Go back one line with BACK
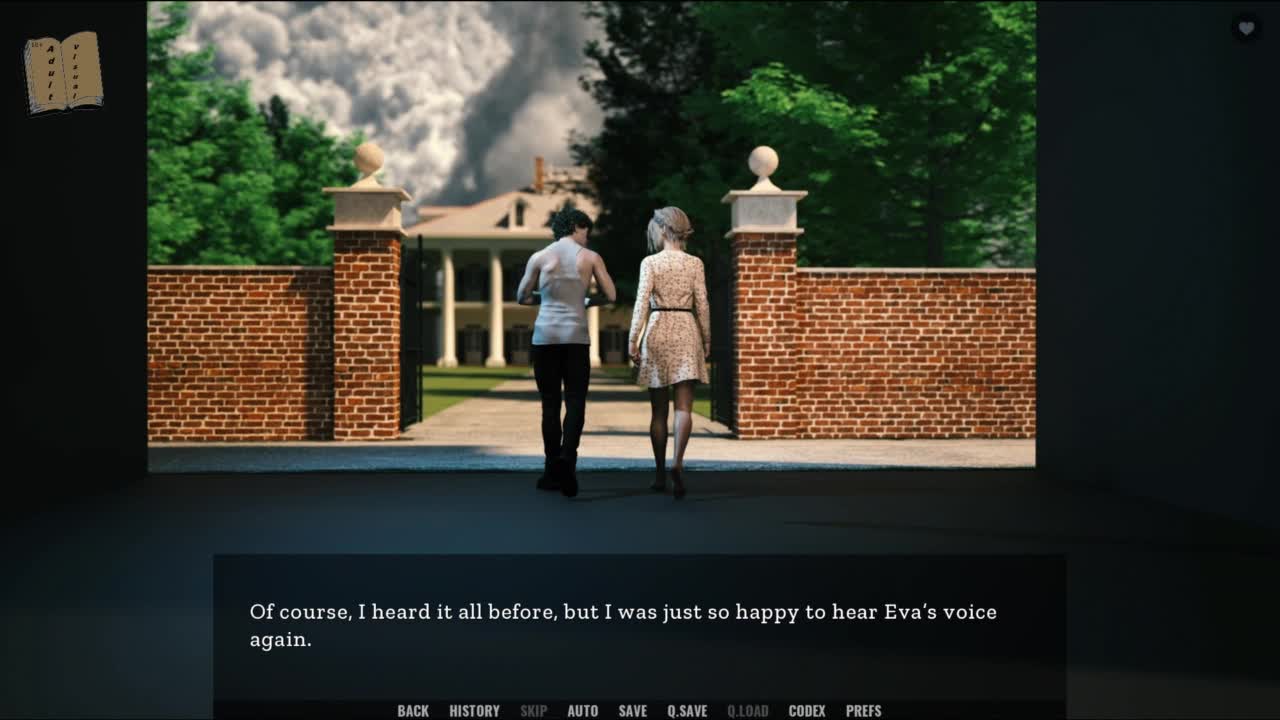Viewport: 1280px width, 720px height. (413, 711)
